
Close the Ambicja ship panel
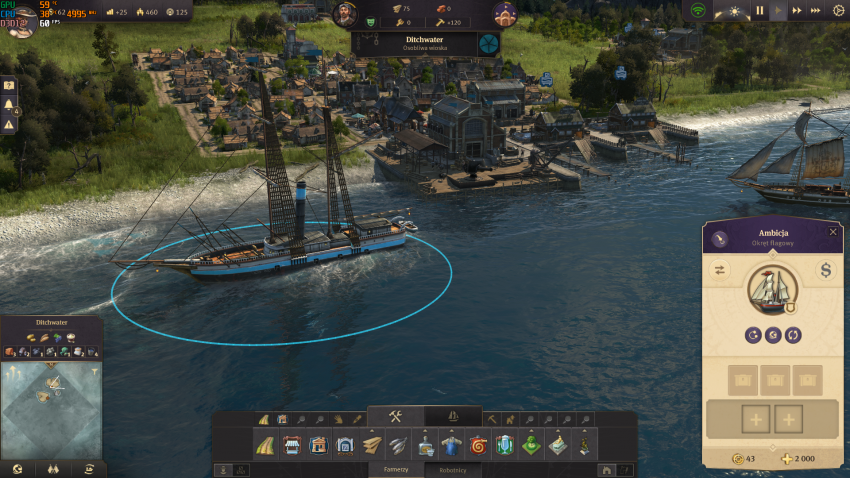pos(833,232)
